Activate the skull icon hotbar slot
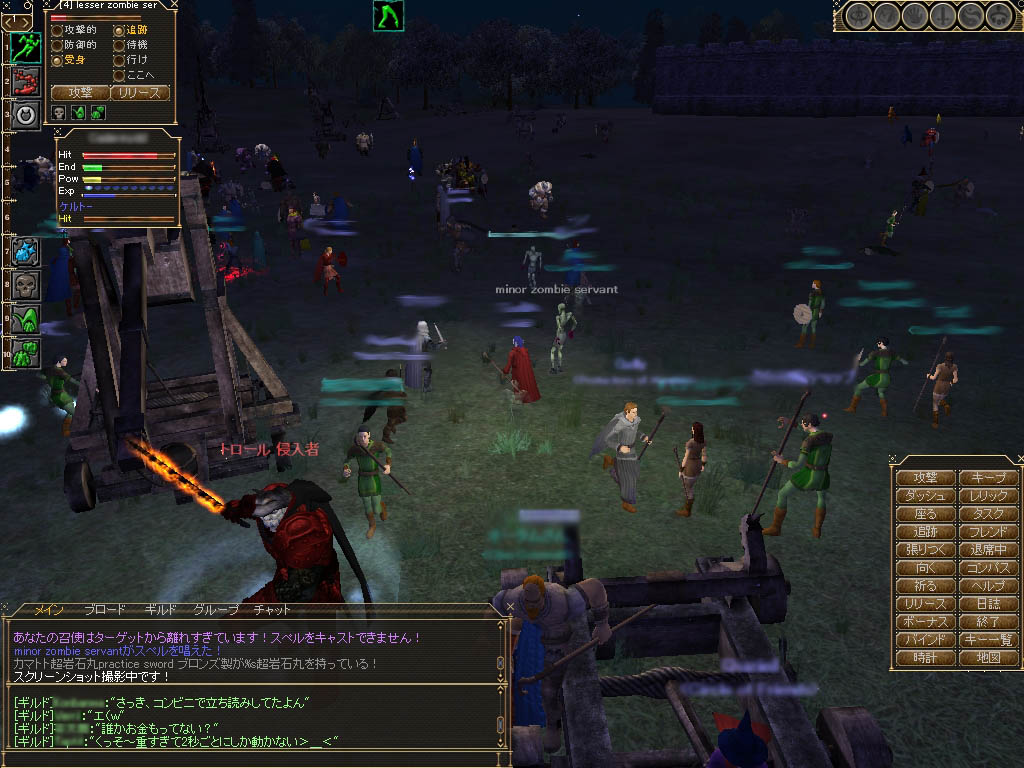This screenshot has height=768, width=1024. tap(26, 285)
